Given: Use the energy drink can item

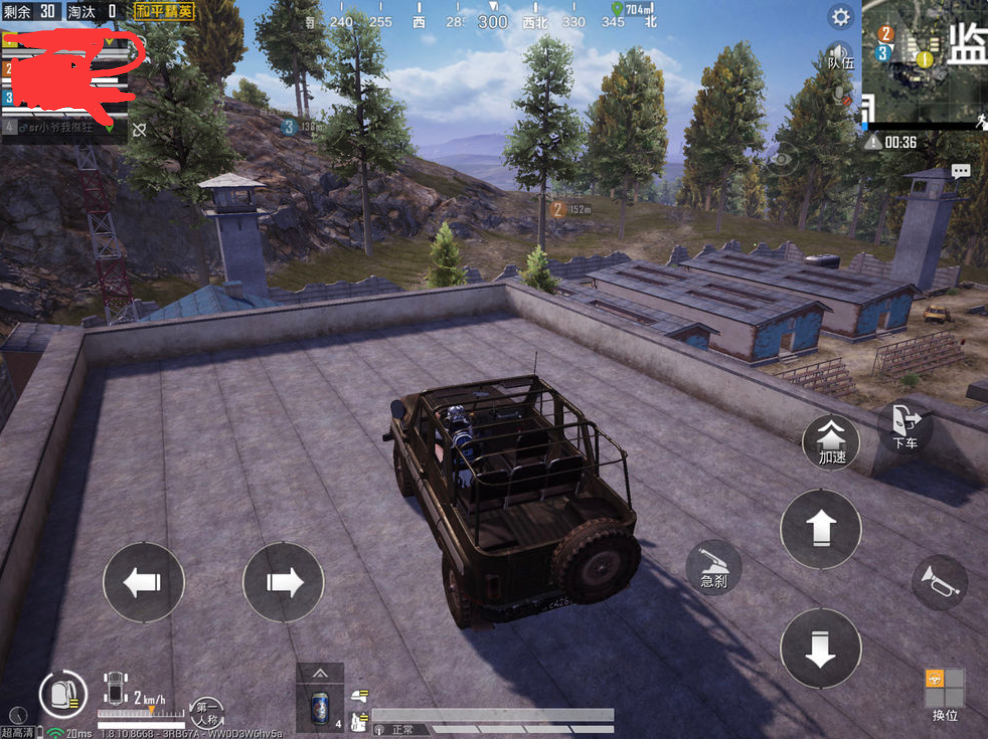Looking at the screenshot, I should coord(320,703).
